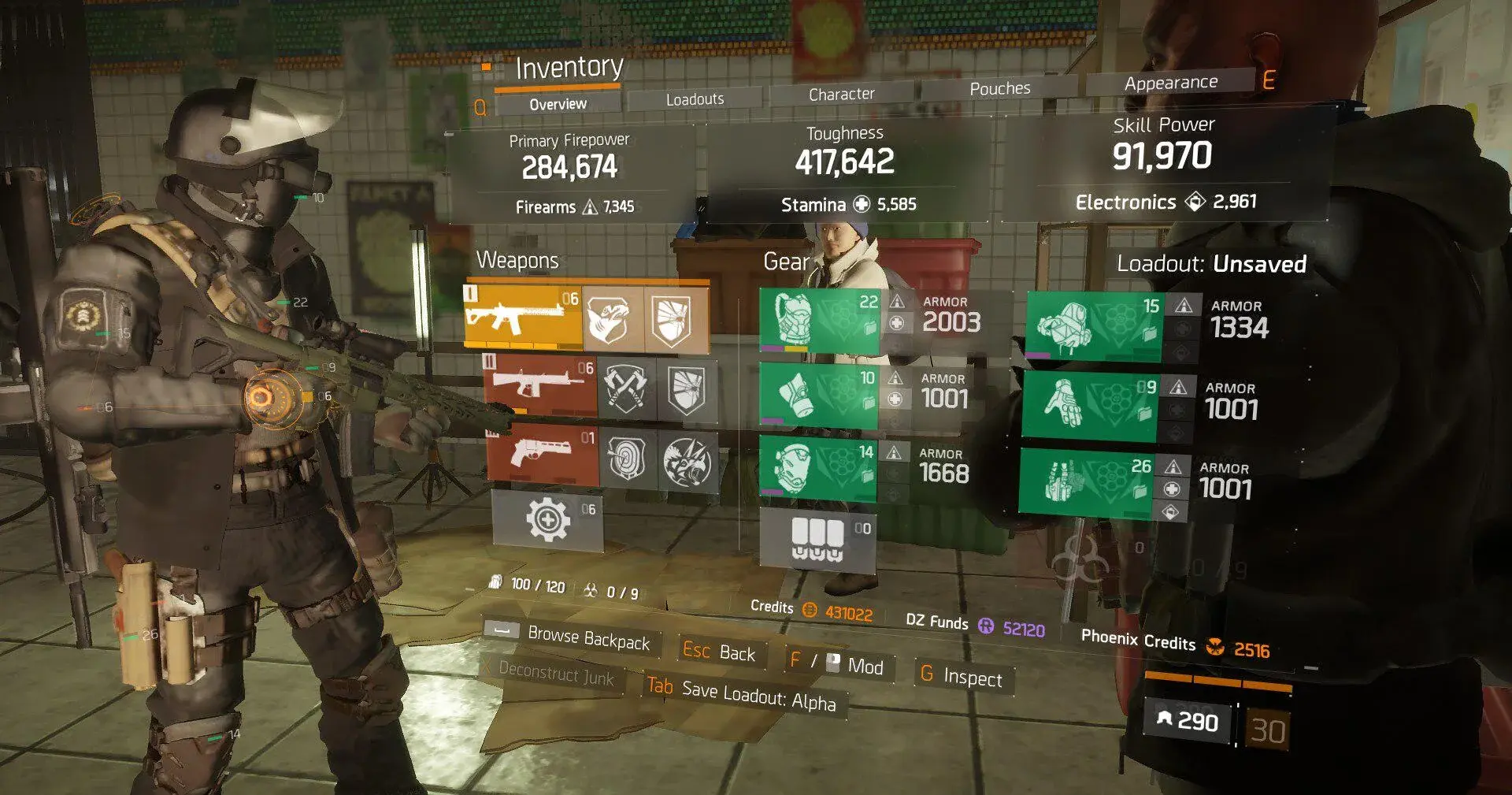Select the revolver sidearm slot
The image size is (1512, 795).
[543, 455]
